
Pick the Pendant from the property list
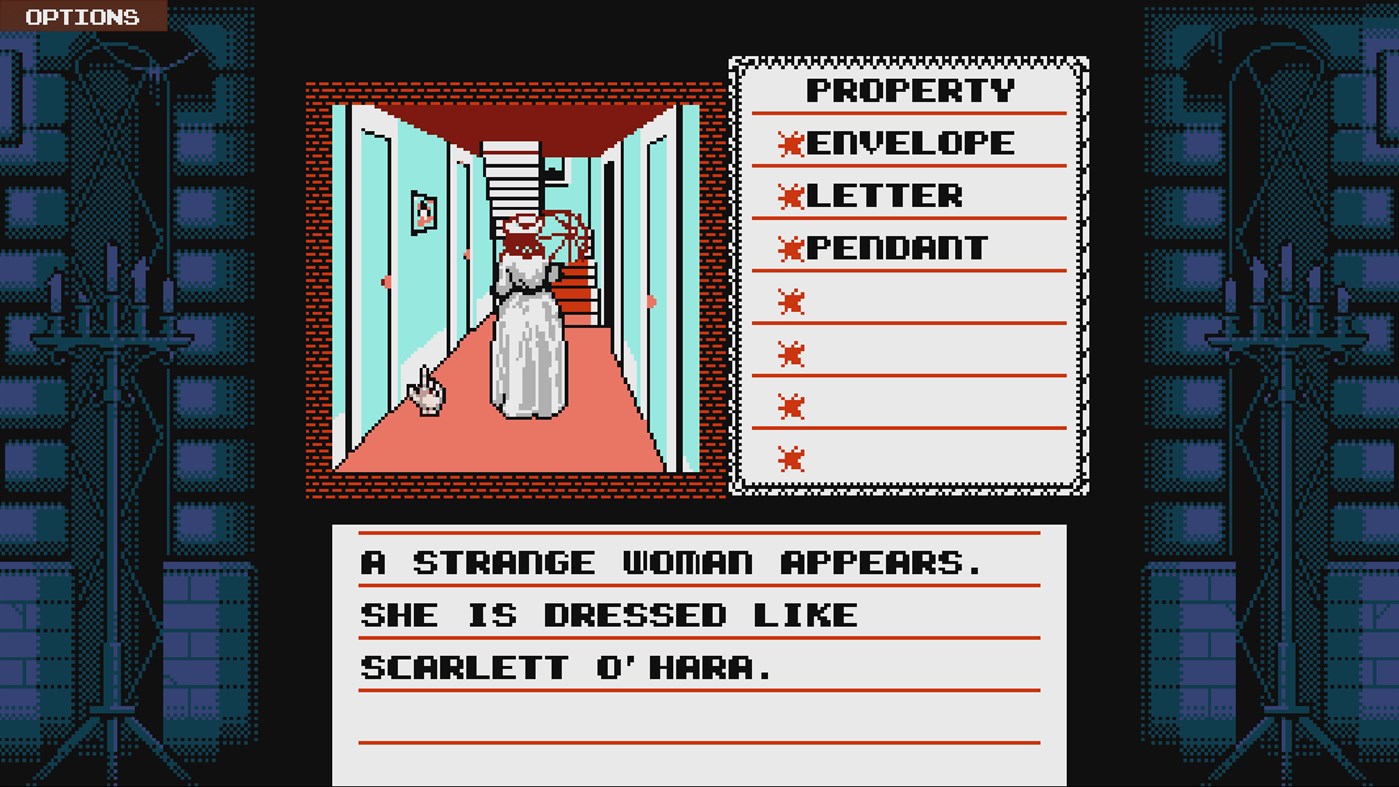[896, 248]
